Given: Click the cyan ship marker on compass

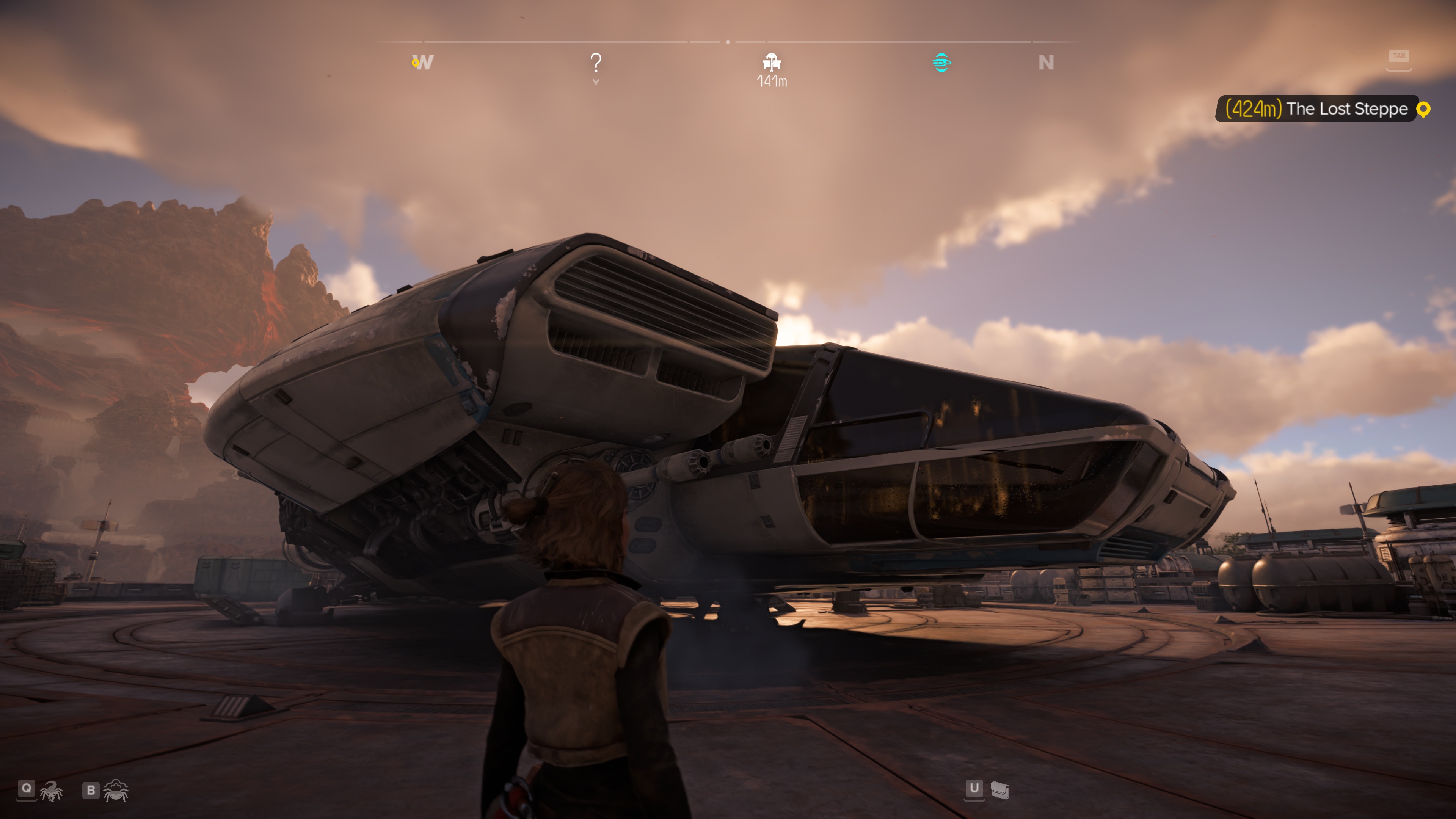Looking at the screenshot, I should [941, 62].
